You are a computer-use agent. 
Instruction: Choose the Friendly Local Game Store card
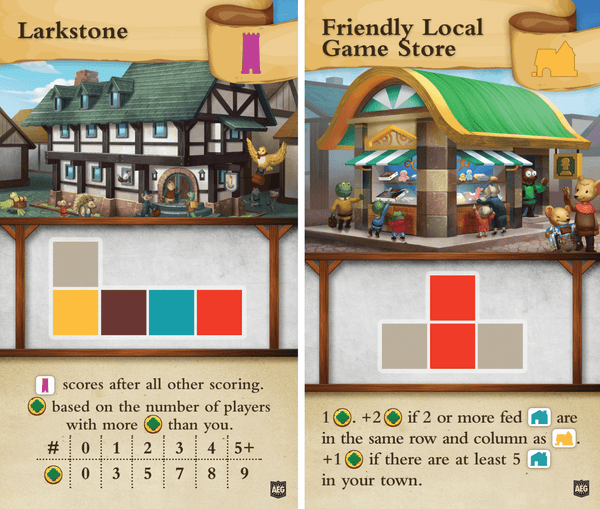tap(452, 254)
